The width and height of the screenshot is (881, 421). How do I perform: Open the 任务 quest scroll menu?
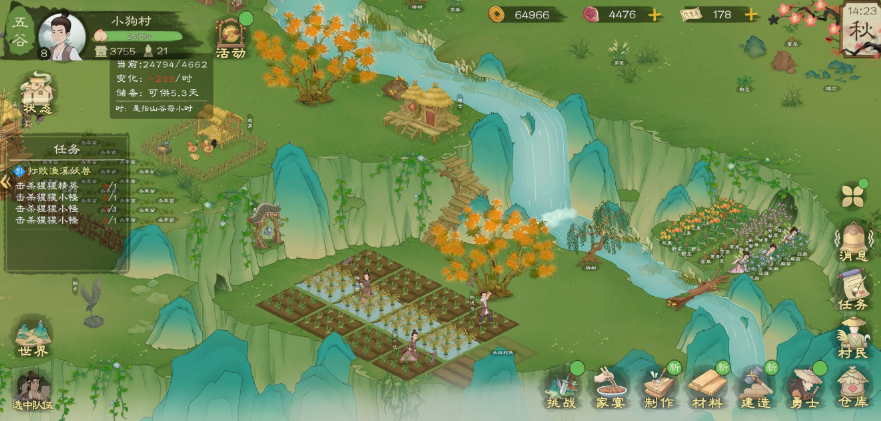coord(853,292)
